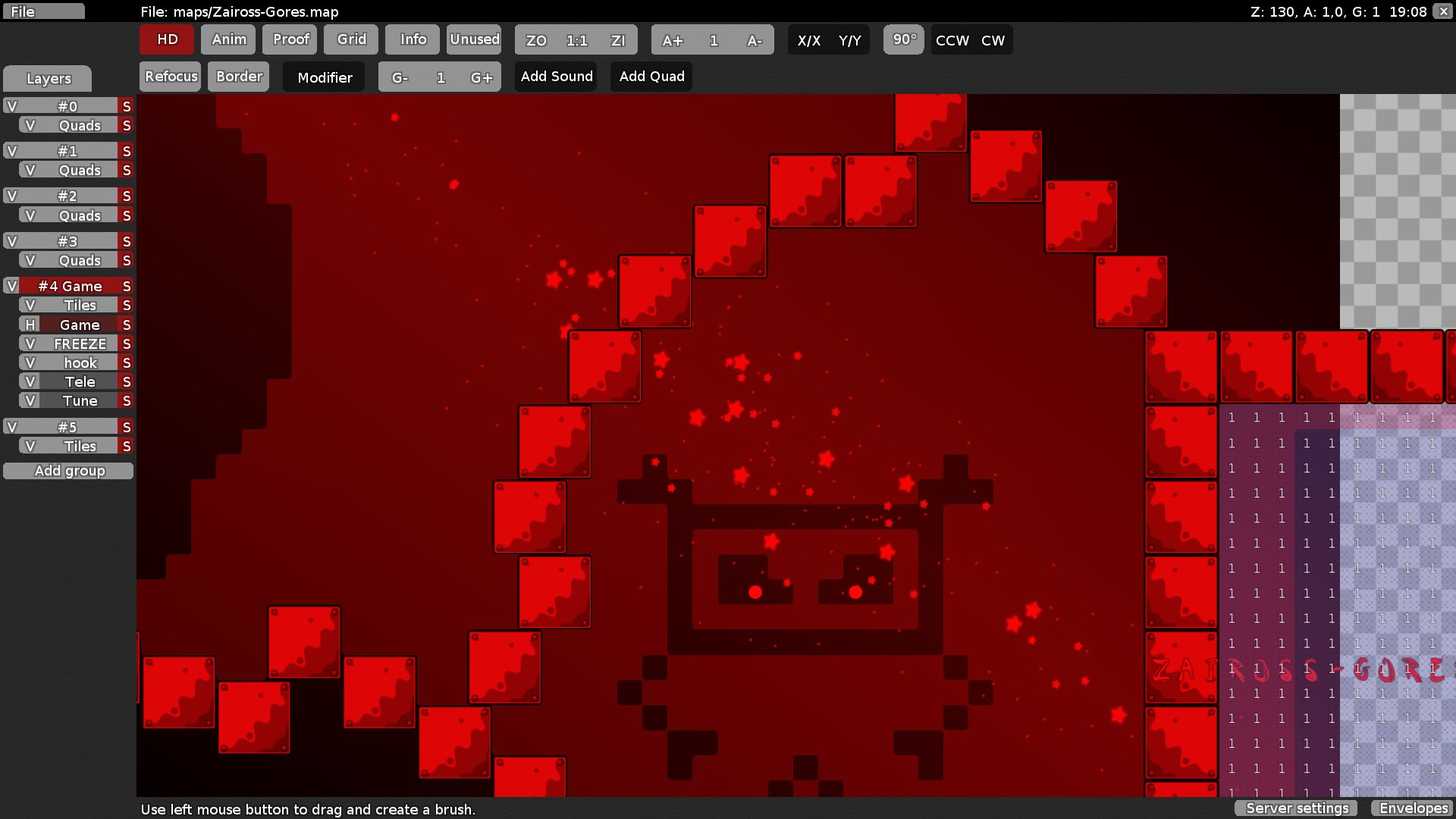1456x819 pixels.
Task: Open the Modifier dropdown
Action: (x=325, y=77)
